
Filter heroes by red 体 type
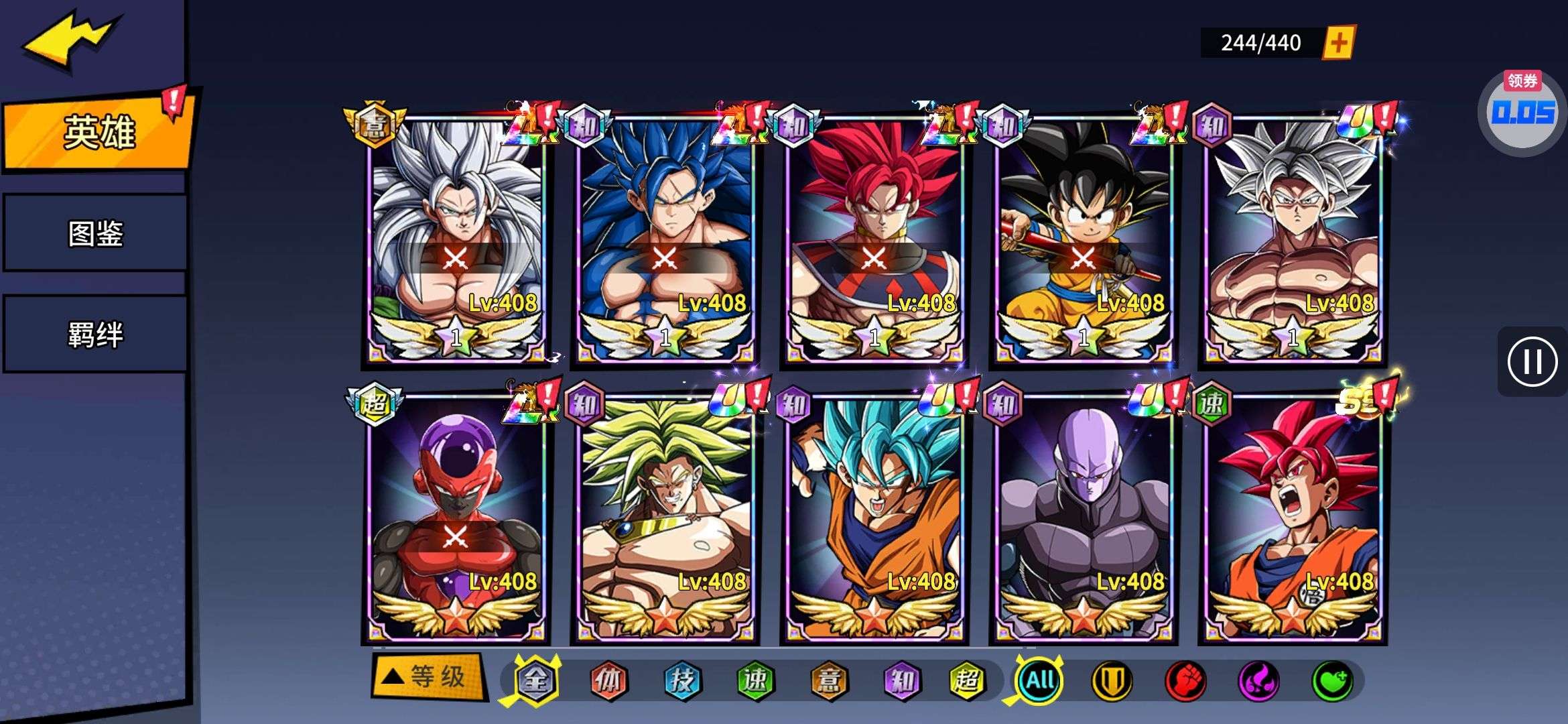[x=608, y=681]
